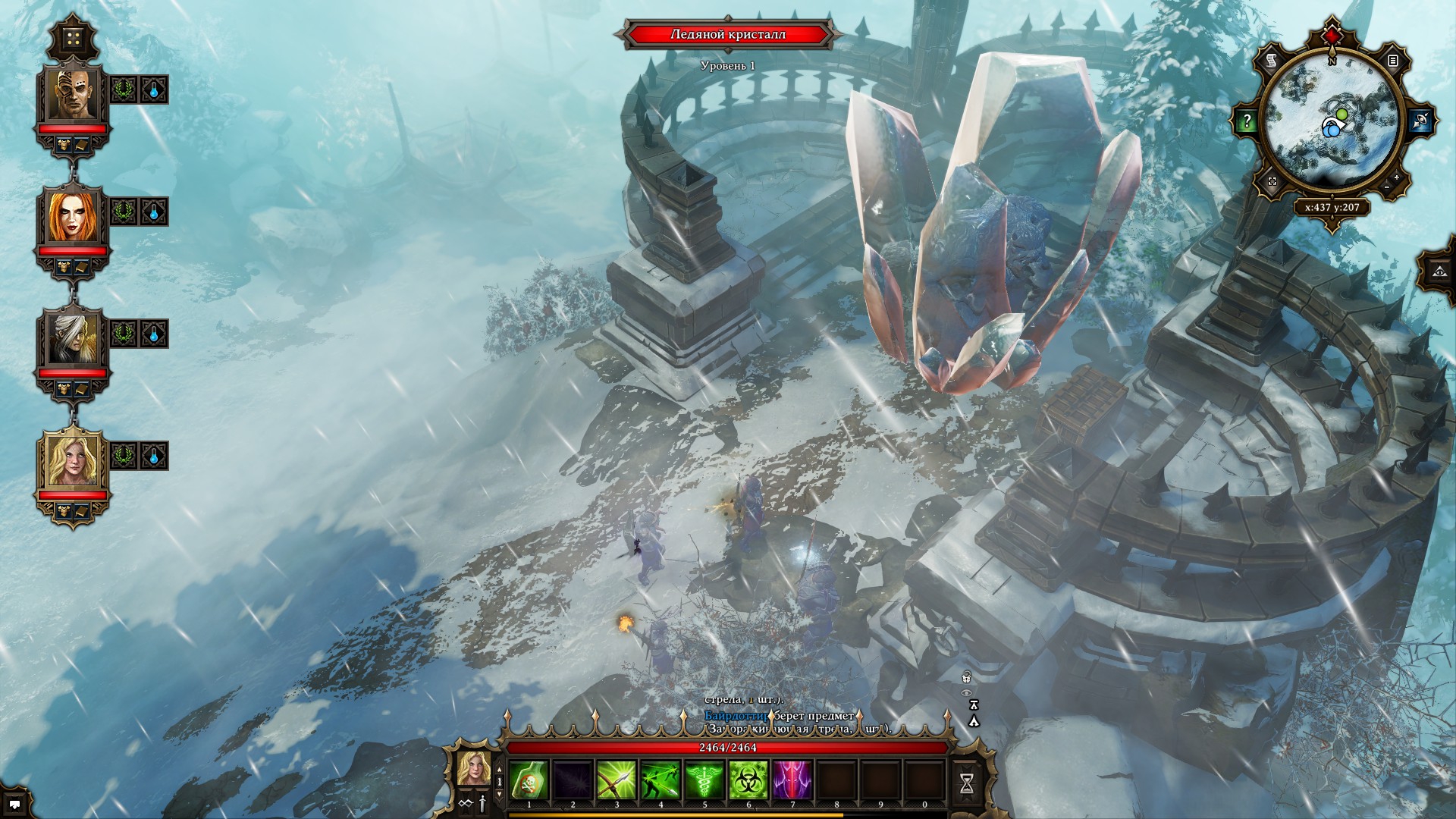
Task: Open the scroll journal button by the minimap
Action: 1272,60
